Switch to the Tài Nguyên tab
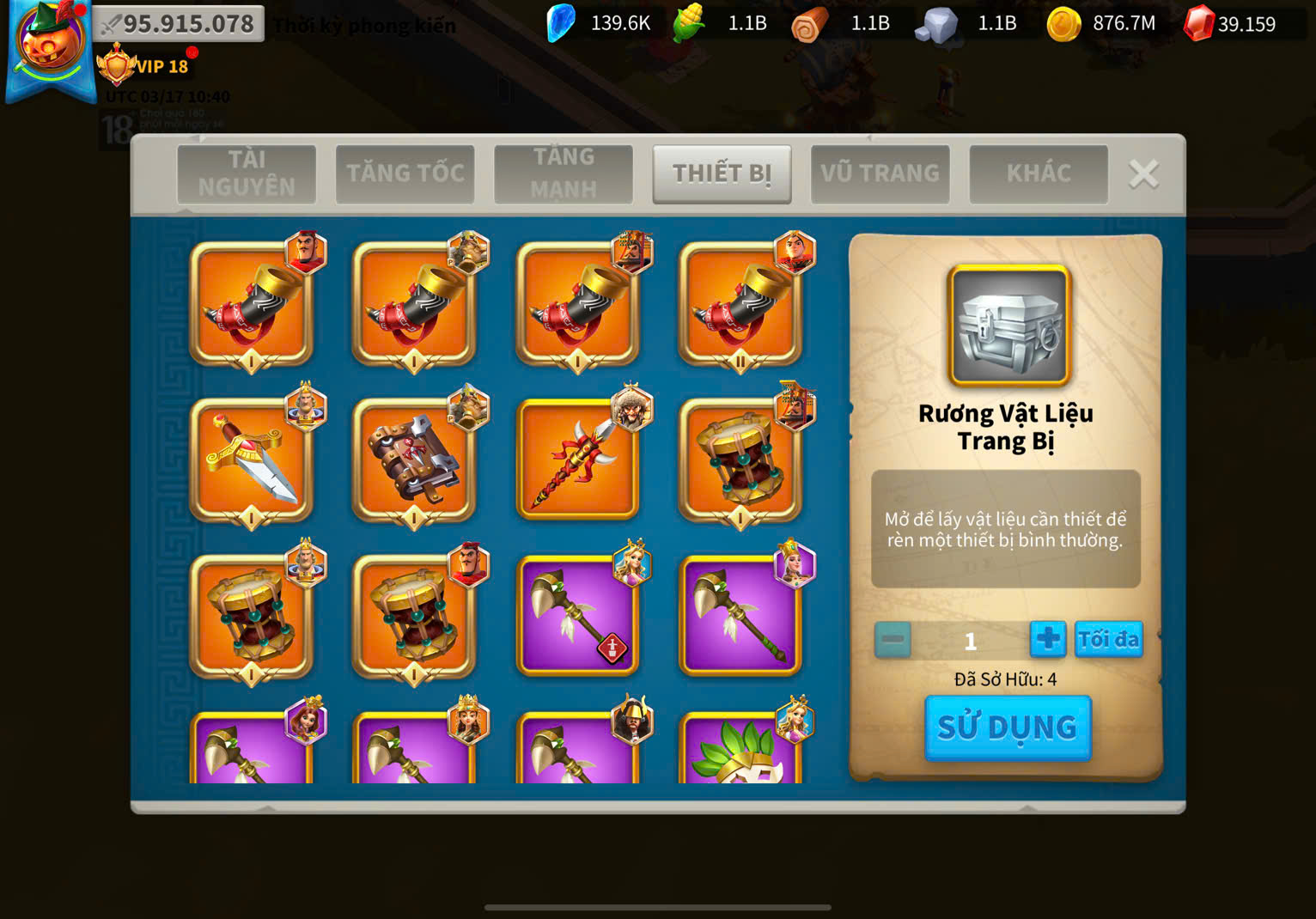The image size is (1316, 919). coord(247,173)
